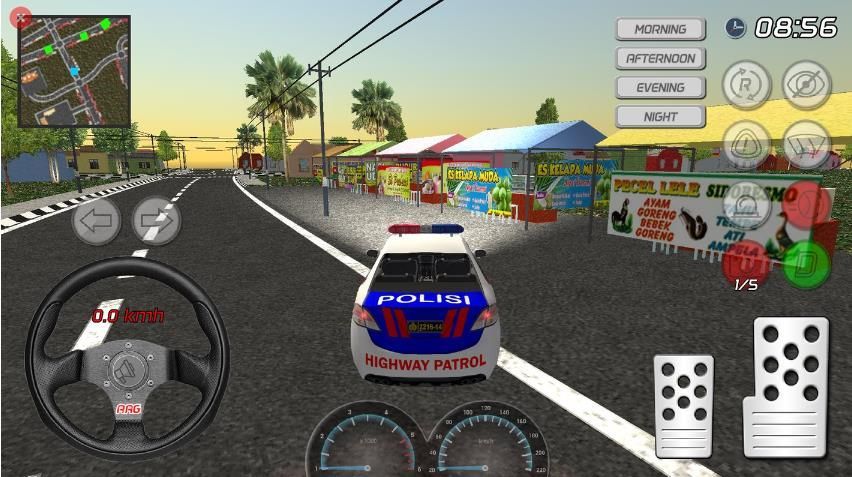The width and height of the screenshot is (852, 477).
Task: Click the clock icon beside the time
Action: pyautogui.click(x=735, y=28)
